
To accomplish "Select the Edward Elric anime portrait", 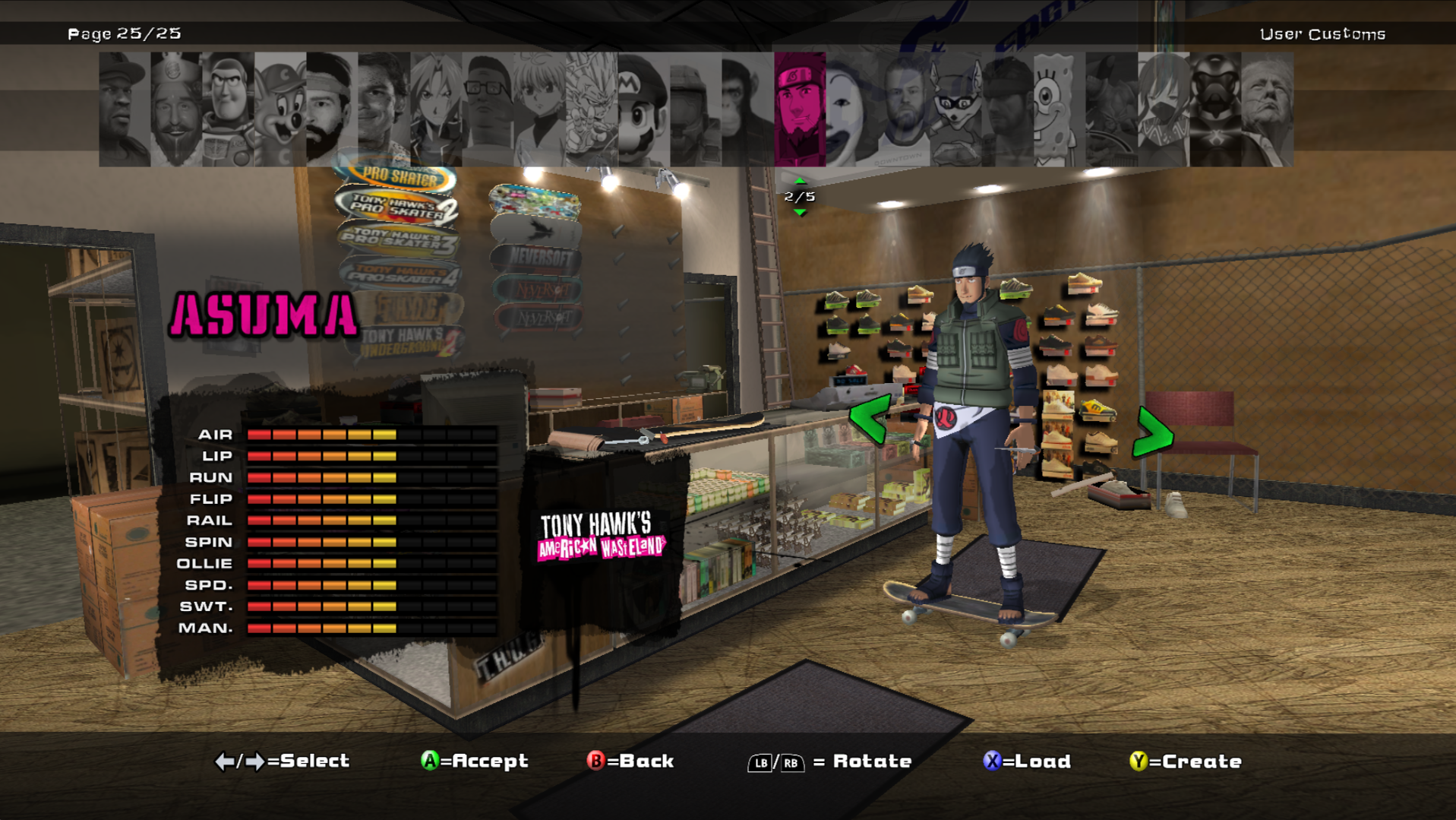I will [x=436, y=109].
